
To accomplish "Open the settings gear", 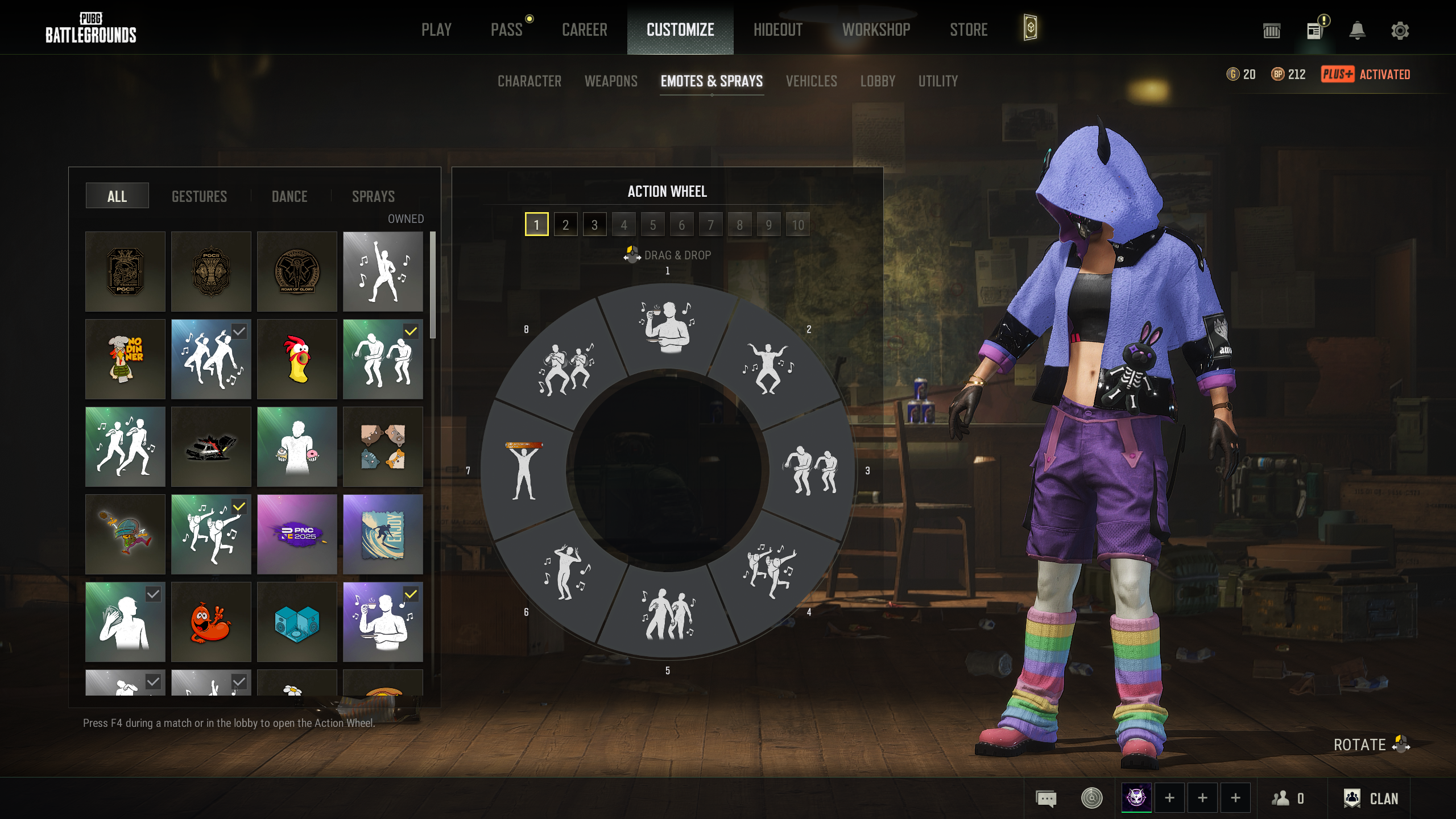I will coord(1400,31).
